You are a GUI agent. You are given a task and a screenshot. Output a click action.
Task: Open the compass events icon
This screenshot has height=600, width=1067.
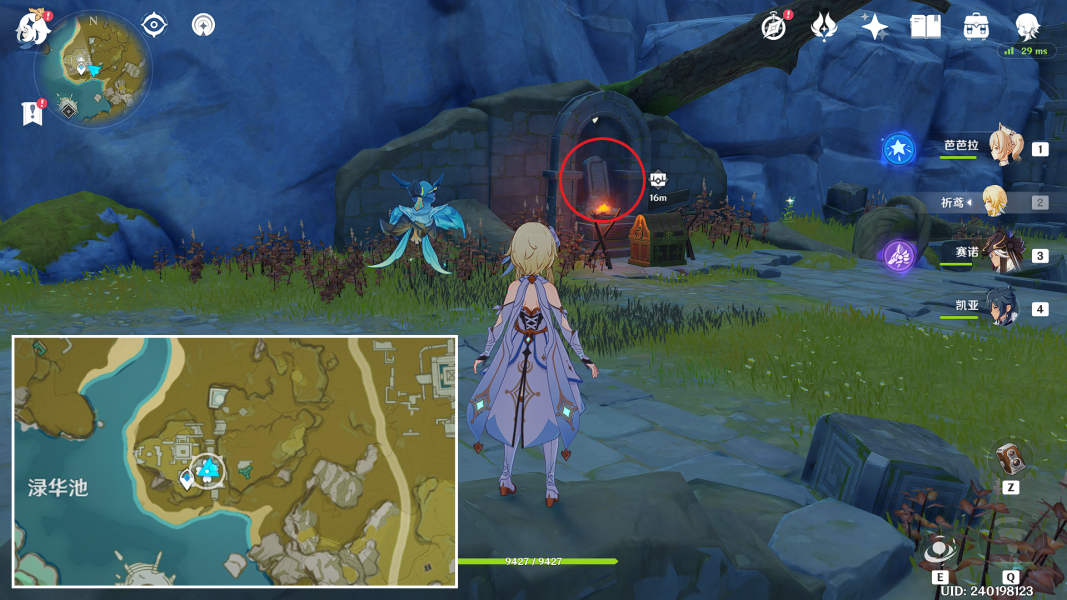773,27
